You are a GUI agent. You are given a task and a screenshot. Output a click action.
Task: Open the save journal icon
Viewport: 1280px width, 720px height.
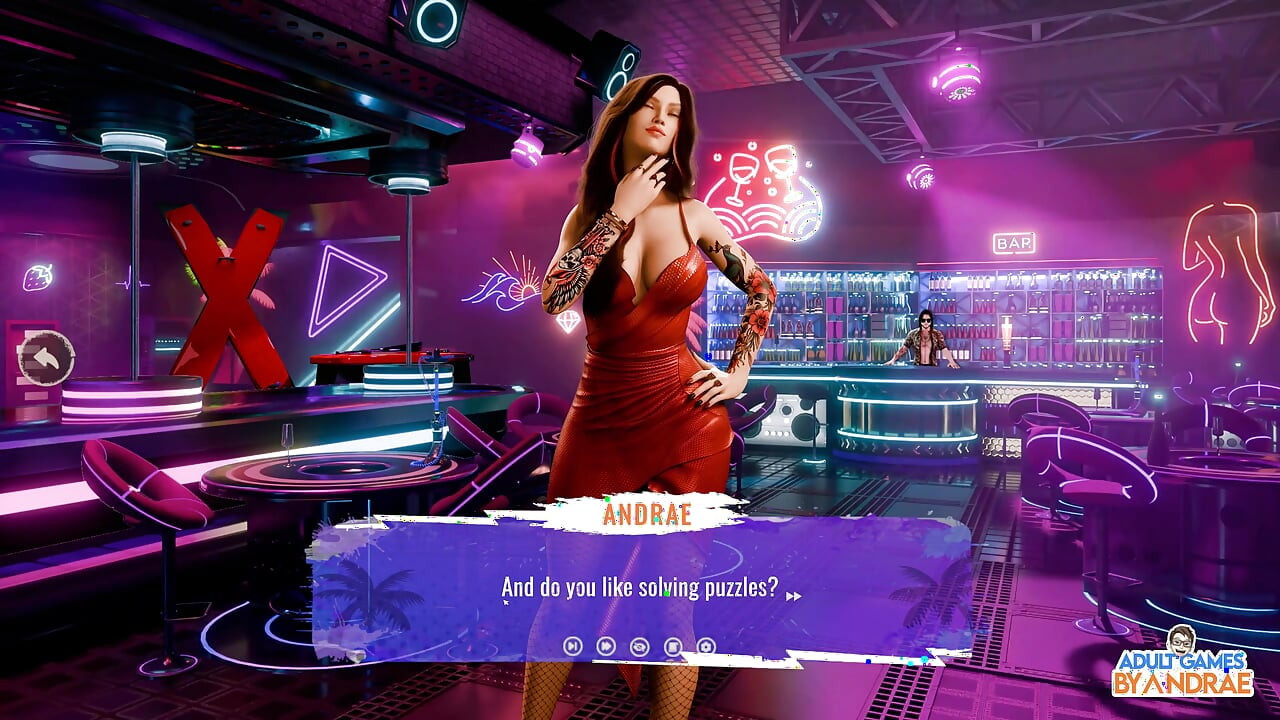(672, 645)
